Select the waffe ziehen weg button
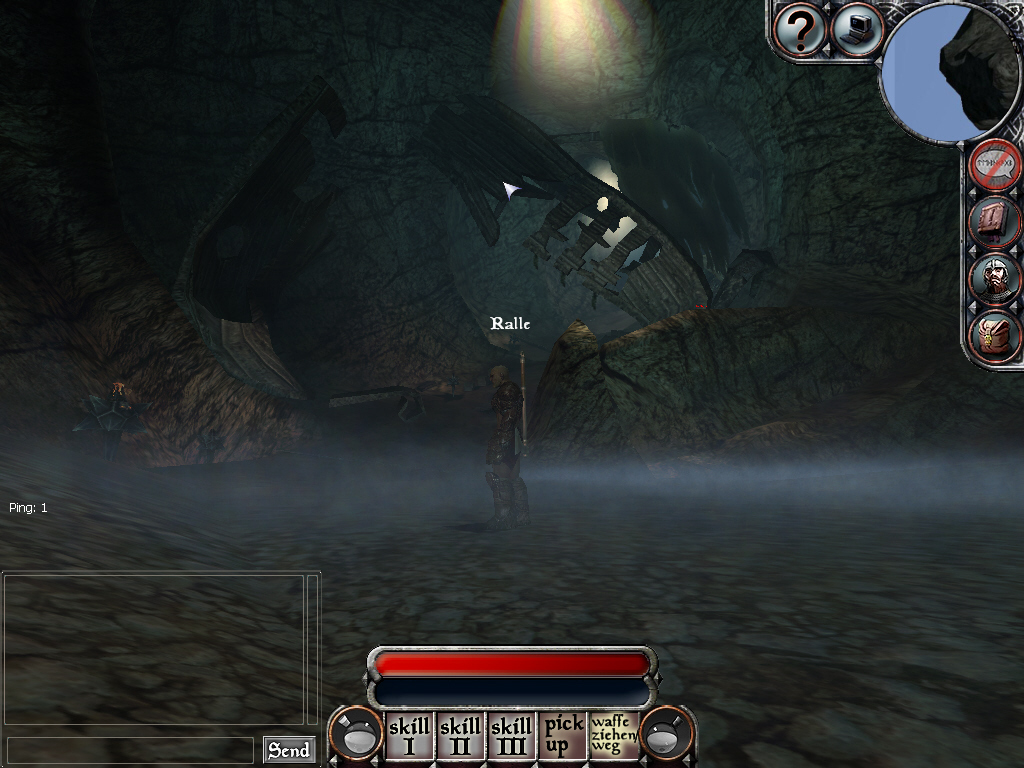 613,735
